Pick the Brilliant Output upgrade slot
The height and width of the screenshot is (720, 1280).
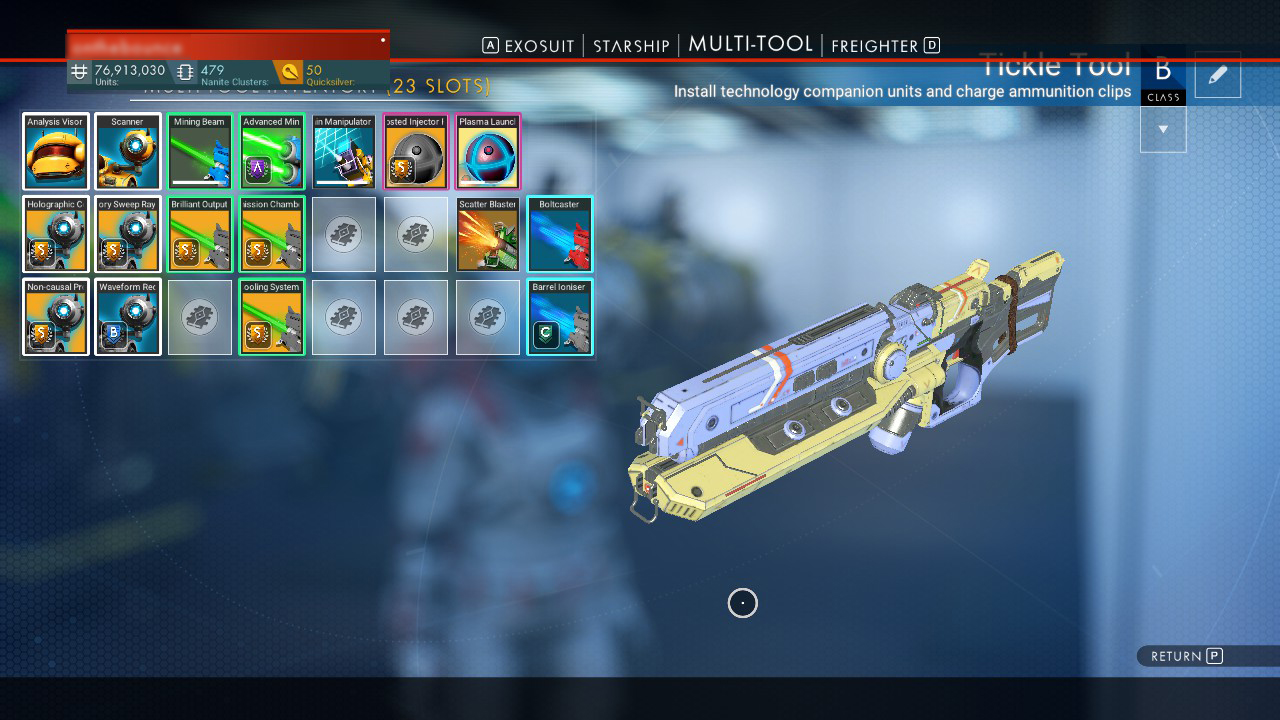click(x=200, y=234)
